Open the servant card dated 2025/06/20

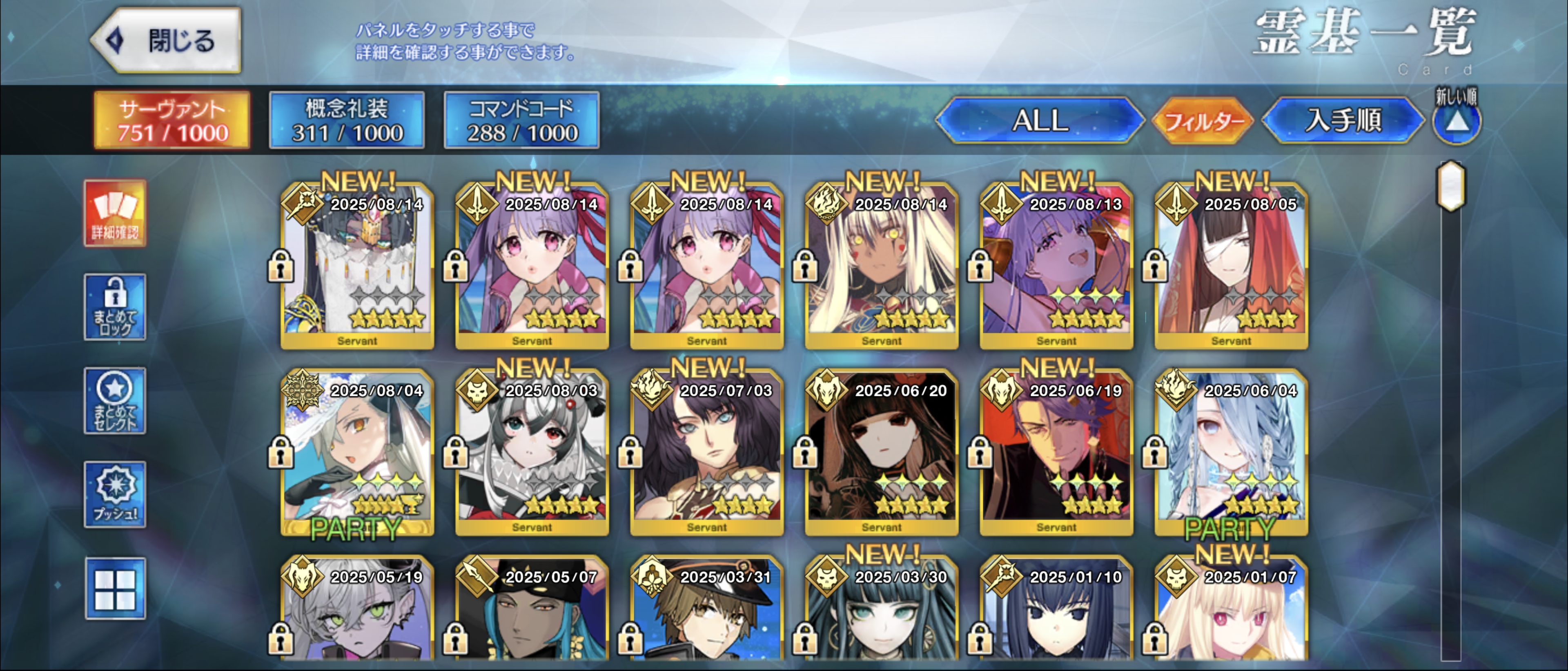click(x=882, y=454)
